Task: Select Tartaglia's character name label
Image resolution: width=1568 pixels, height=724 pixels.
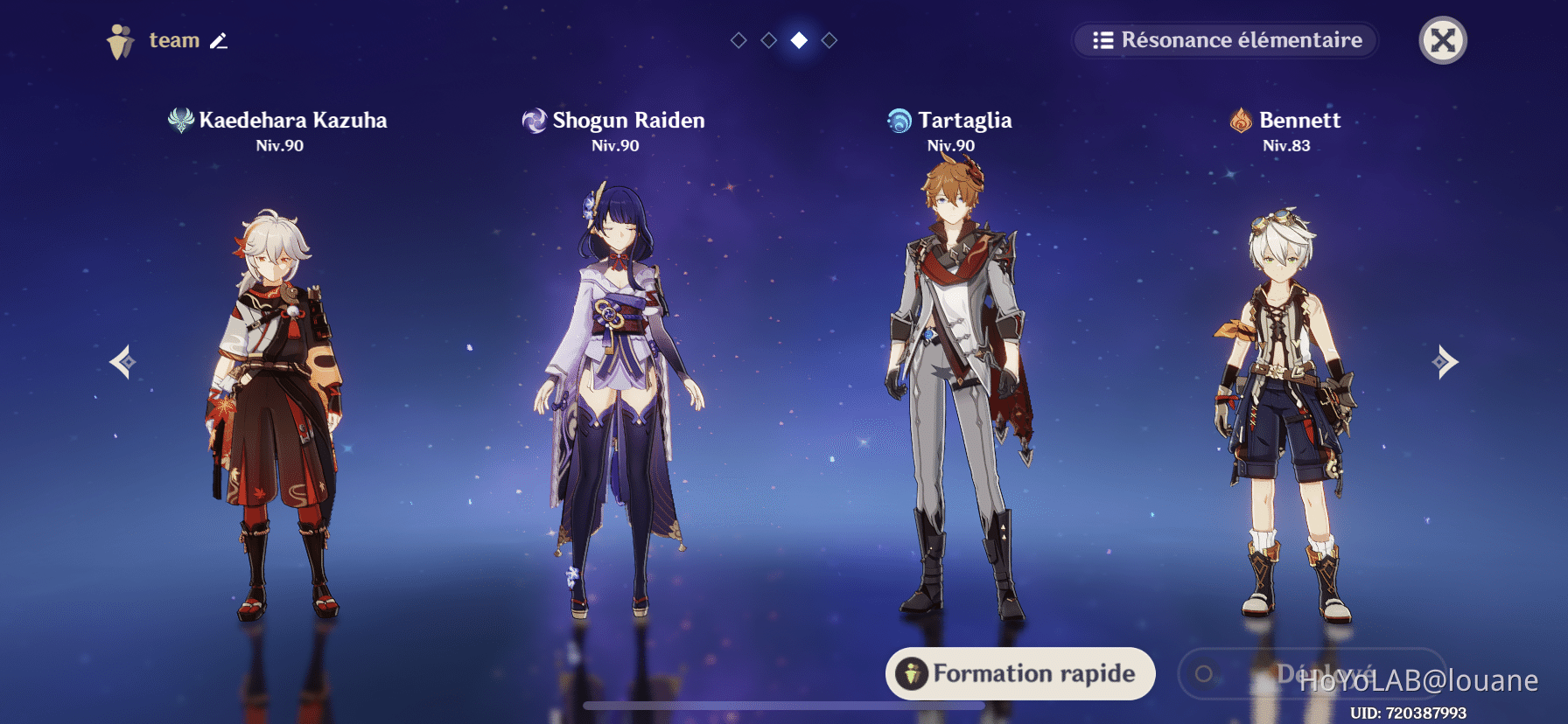Action: [966, 121]
